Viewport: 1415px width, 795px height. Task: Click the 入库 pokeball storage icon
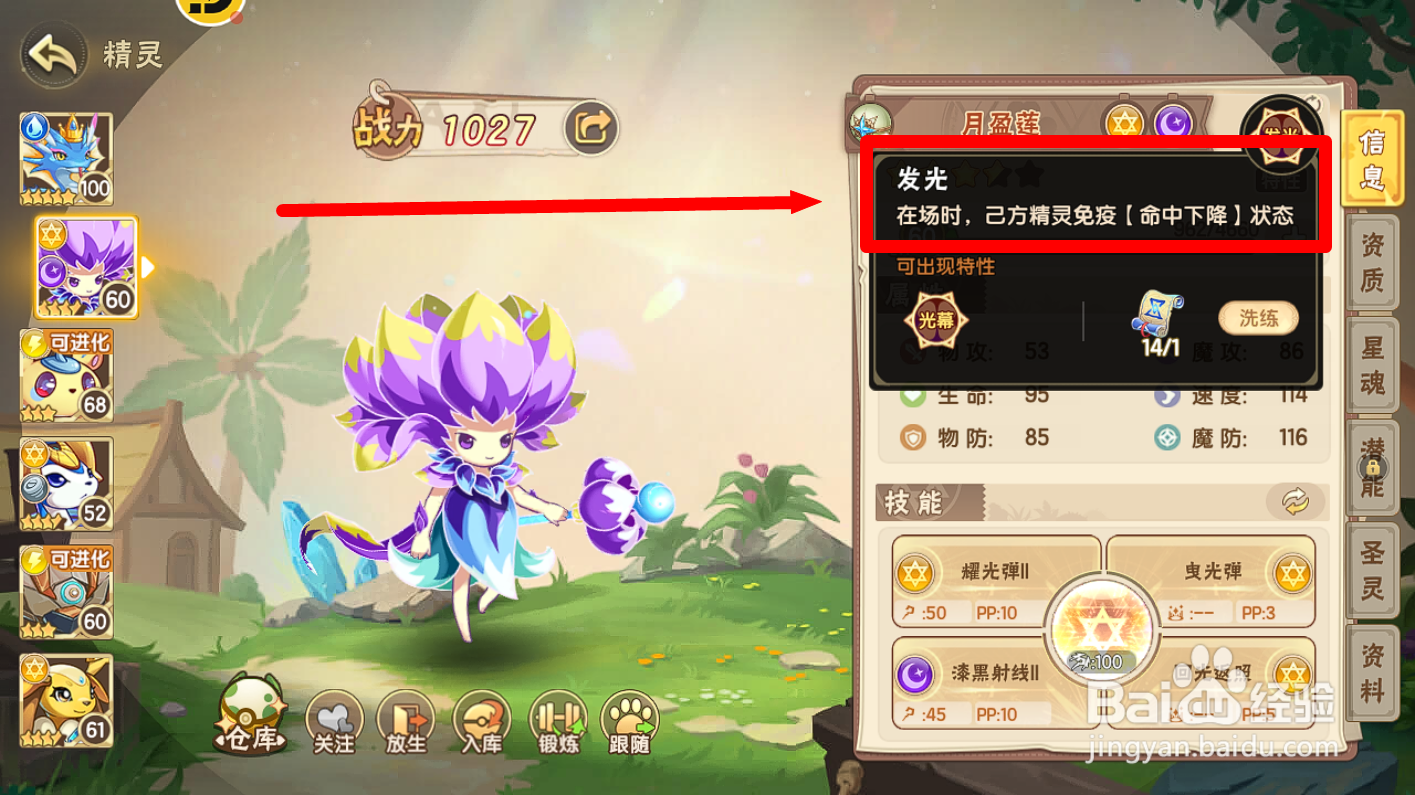(481, 718)
